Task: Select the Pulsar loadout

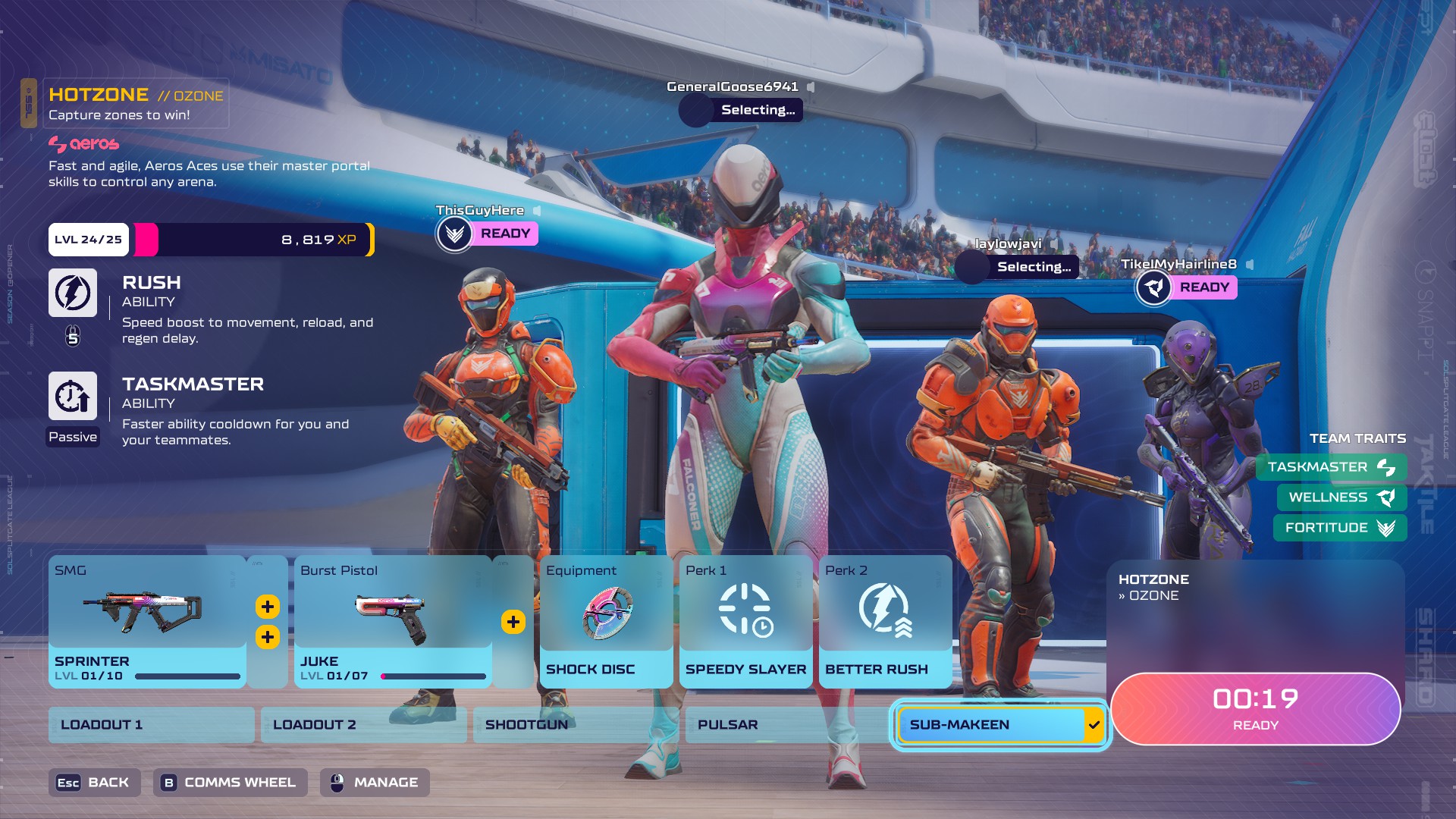Action: pyautogui.click(x=788, y=725)
